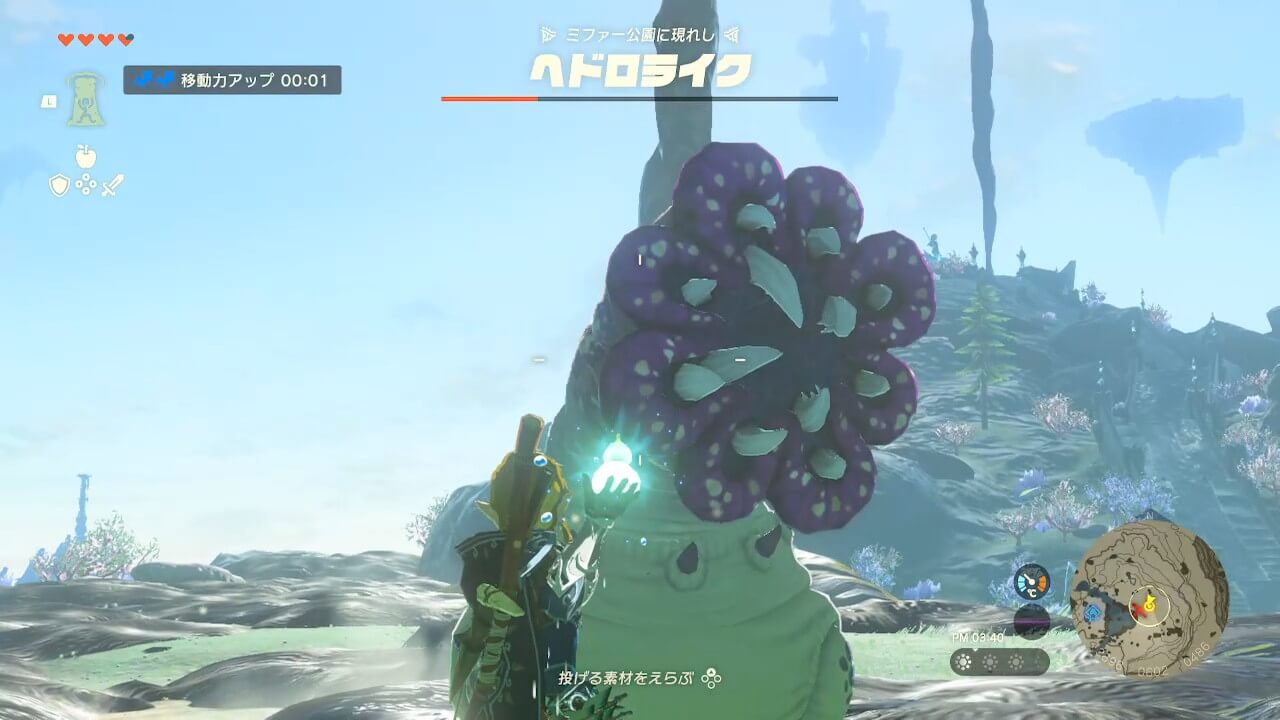Click the yellow enemy marker on the minimap
This screenshot has height=720, width=1280.
pos(1149,603)
